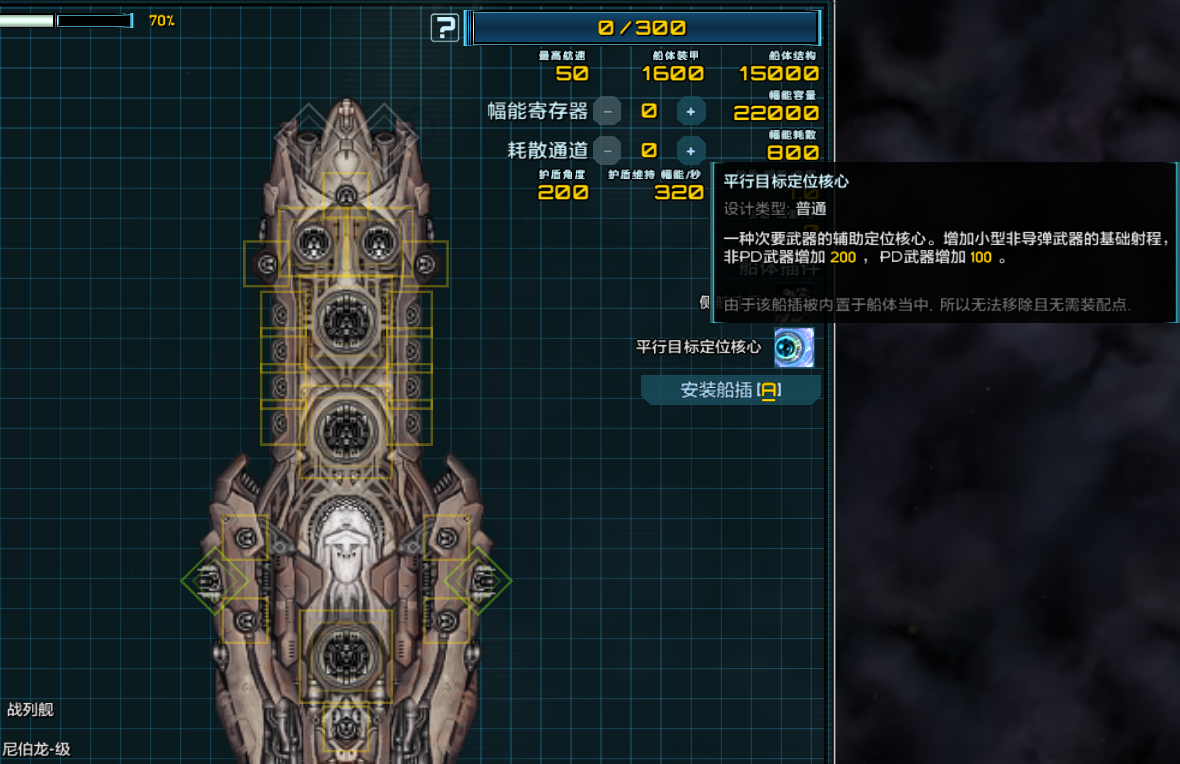Viewport: 1180px width, 764px height.
Task: Decrease 幅能寄存器 with the minus button
Action: coord(607,111)
